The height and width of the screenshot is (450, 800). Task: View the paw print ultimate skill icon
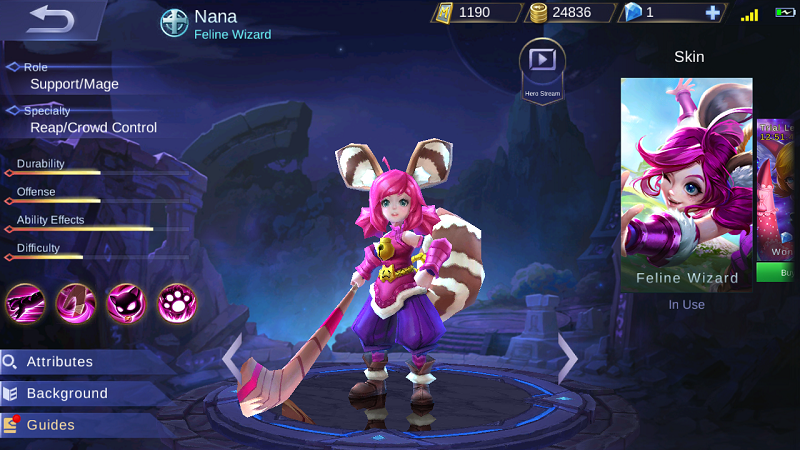[177, 302]
